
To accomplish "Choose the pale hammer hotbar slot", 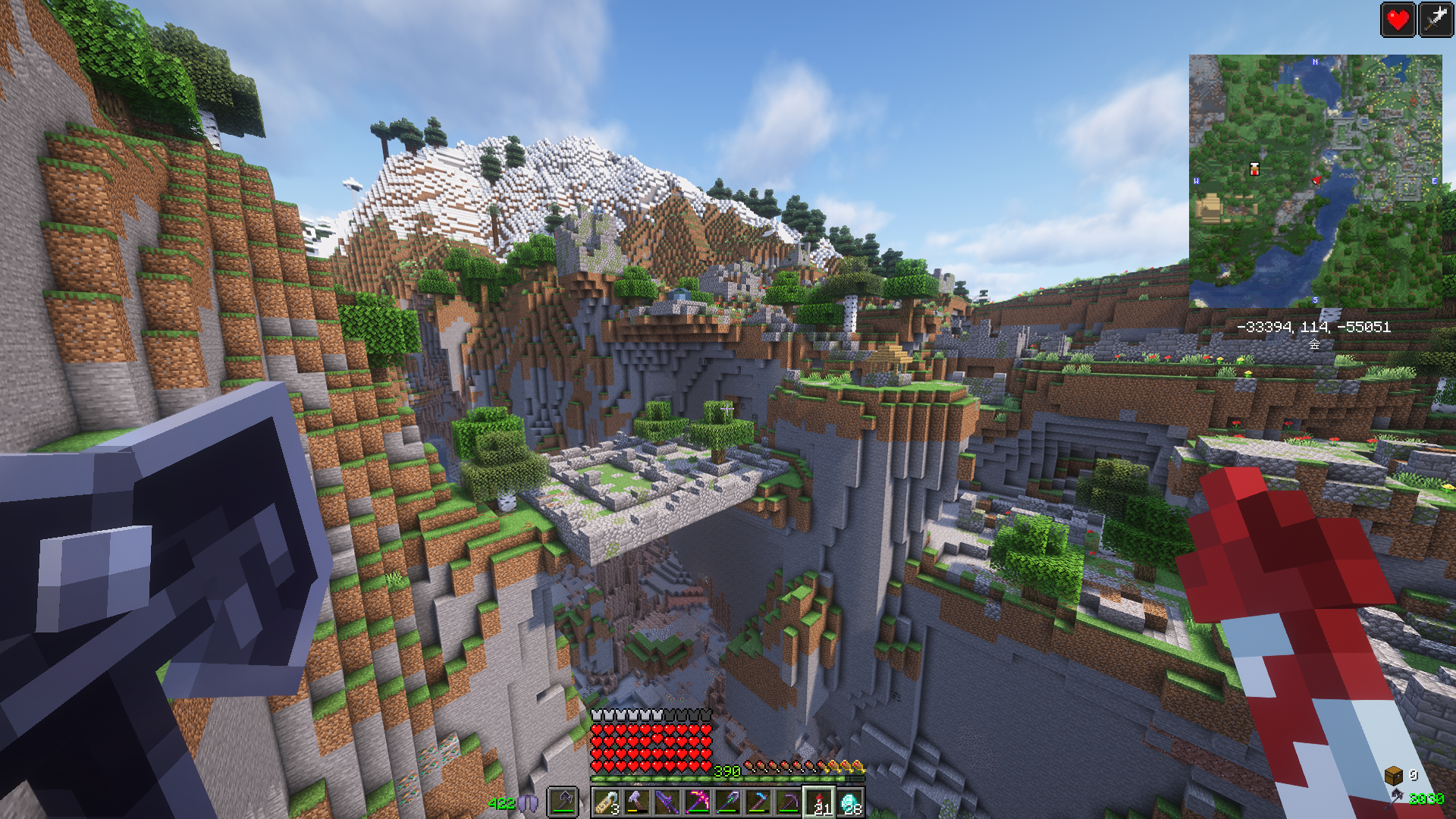I will pos(637,802).
